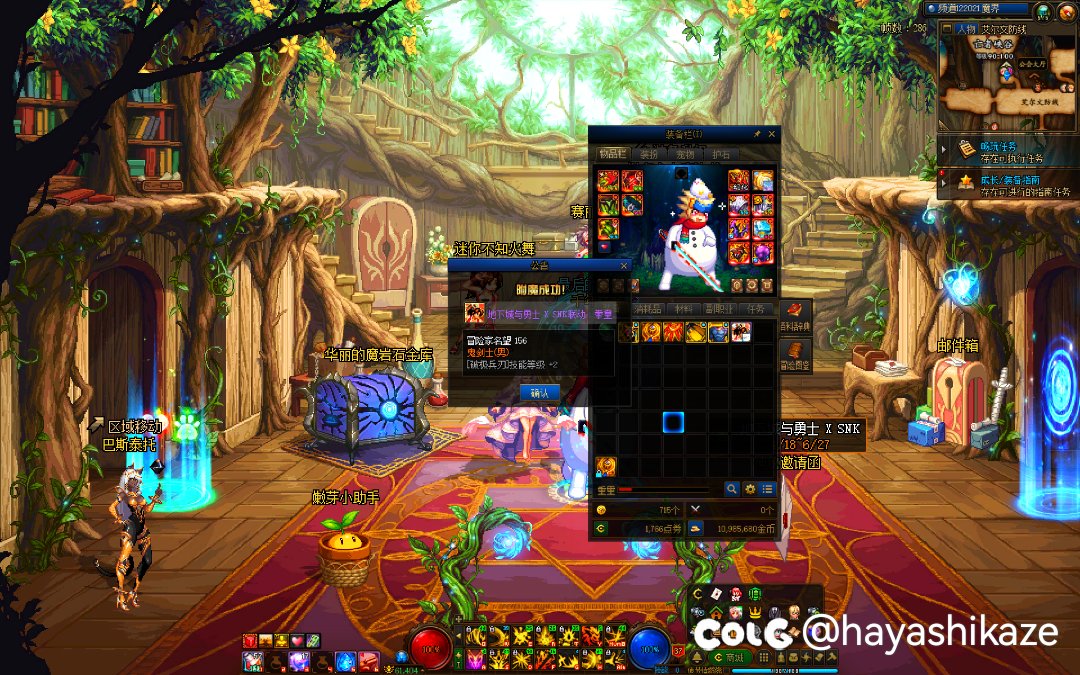Open the 任务 quest items tab
The image size is (1080, 675).
coord(756,309)
